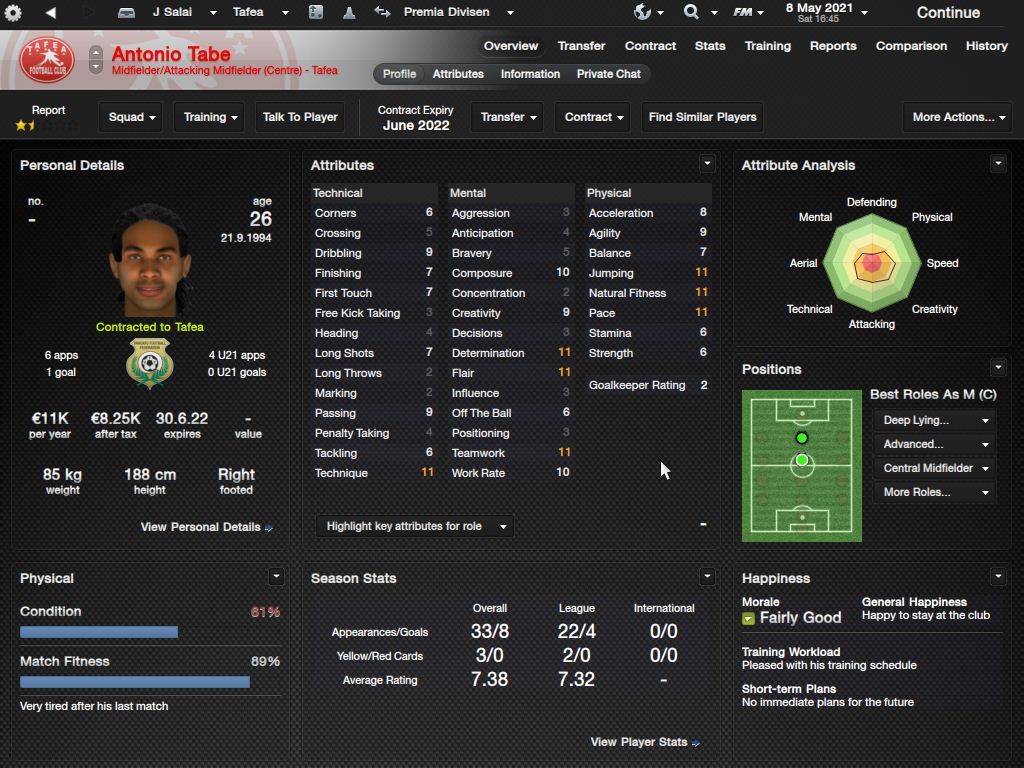Image resolution: width=1024 pixels, height=768 pixels.
Task: Open Highlight key attributes for role dropdown
Action: tap(415, 526)
